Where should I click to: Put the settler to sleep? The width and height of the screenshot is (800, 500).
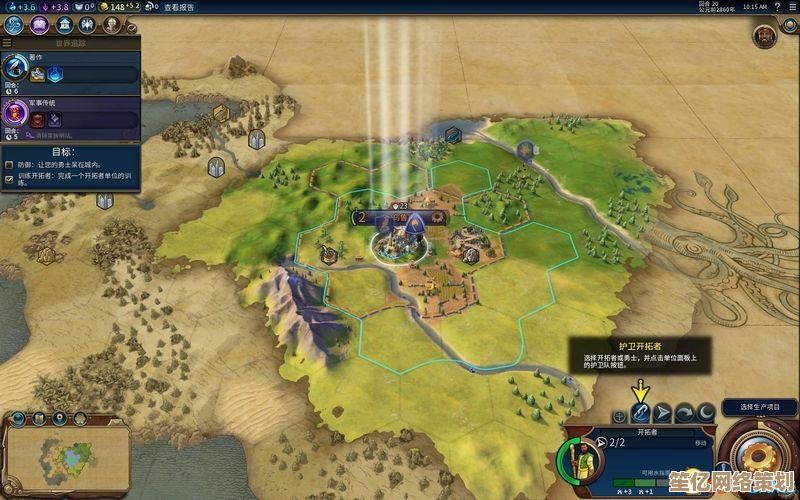point(706,412)
